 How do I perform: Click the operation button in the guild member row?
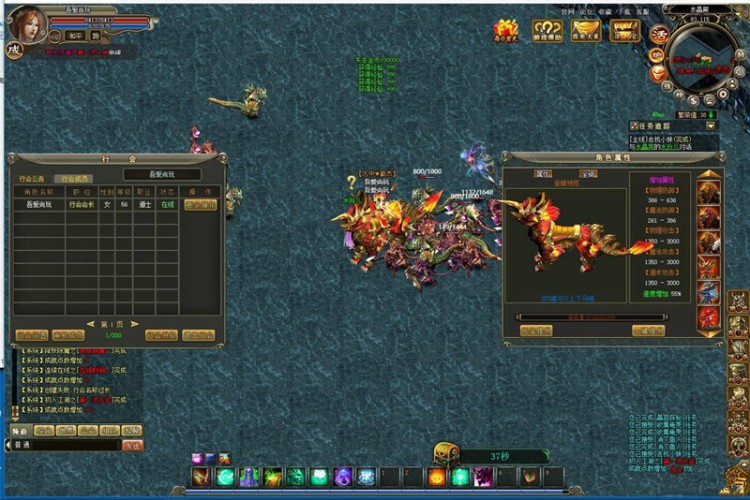199,204
